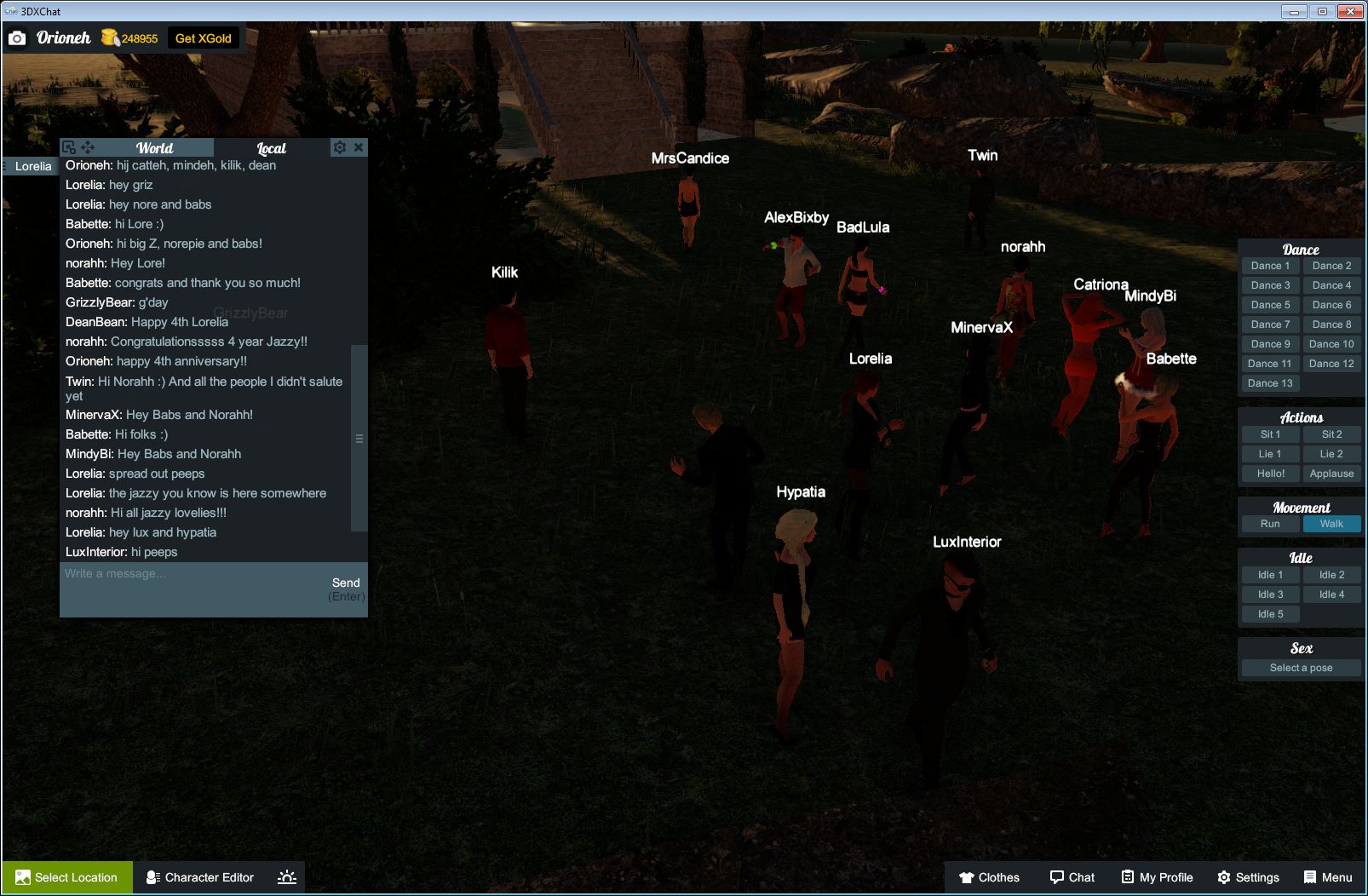Click the camera screenshot icon near Orioneh
The height and width of the screenshot is (896, 1368).
18,37
